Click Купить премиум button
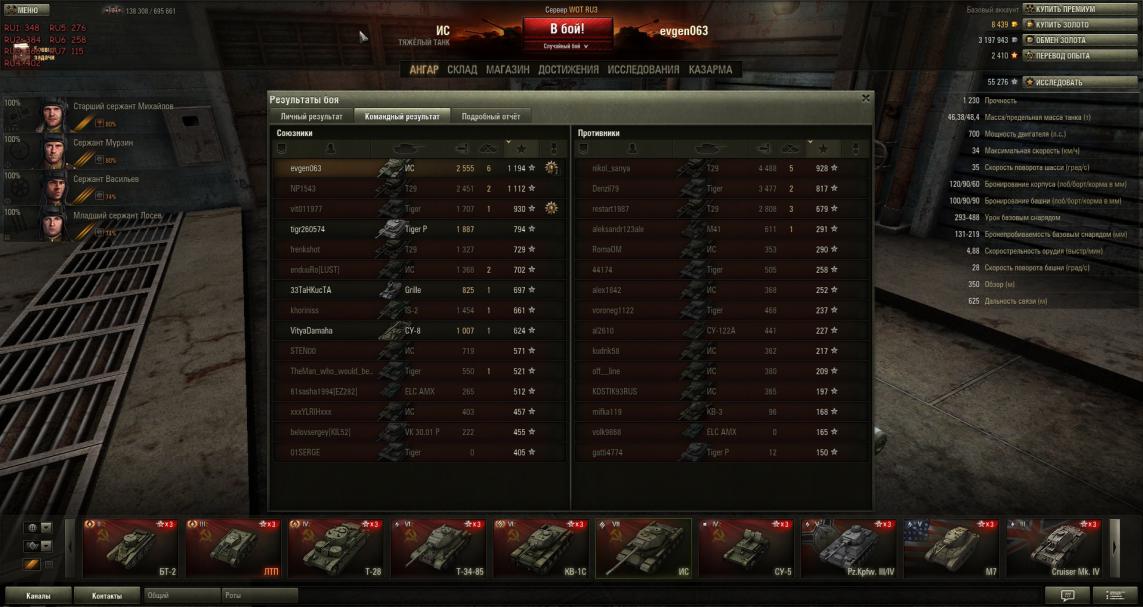 (1066, 9)
